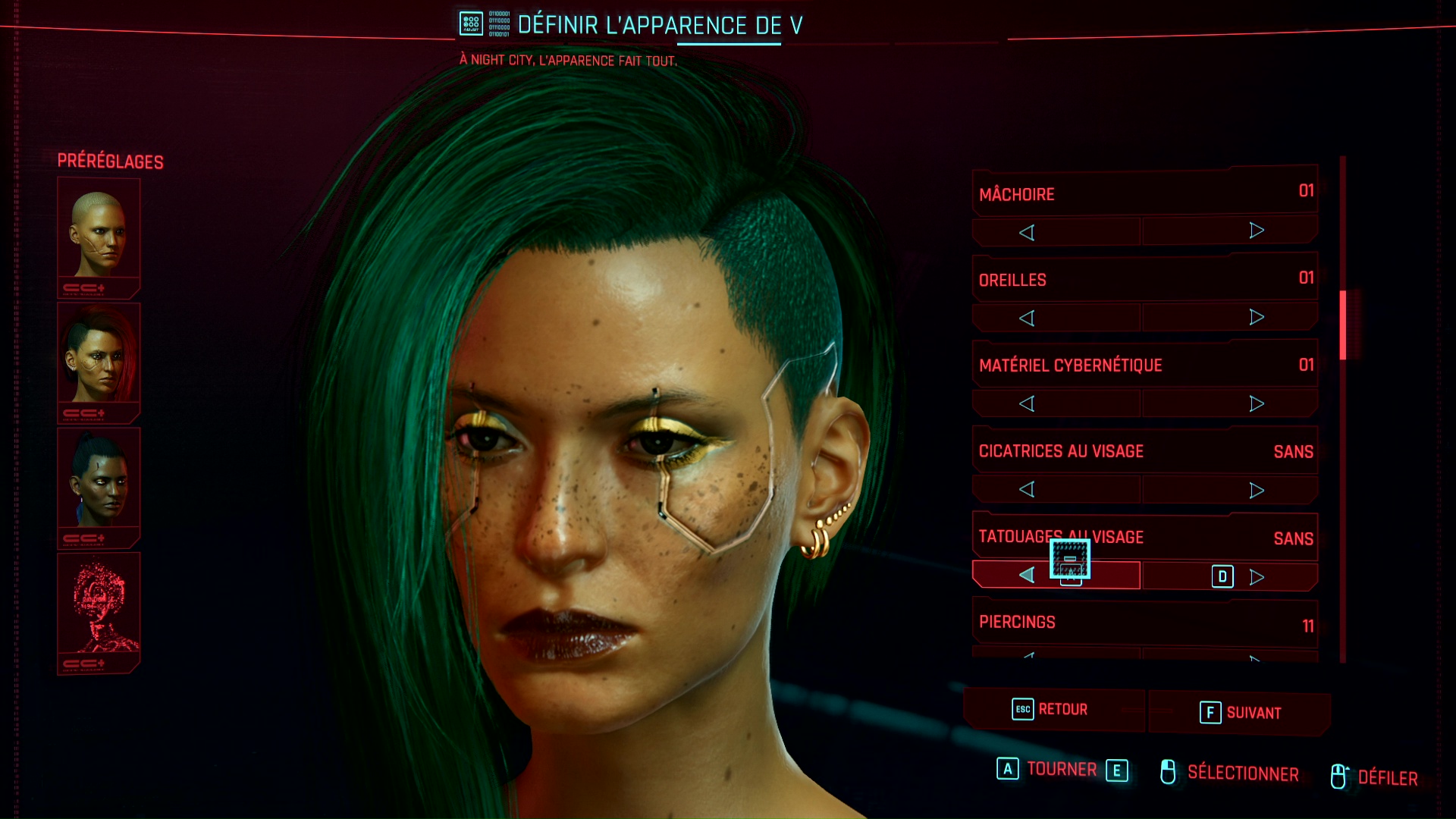Click the Retour button
This screenshot has height=819, width=1456.
click(1051, 710)
